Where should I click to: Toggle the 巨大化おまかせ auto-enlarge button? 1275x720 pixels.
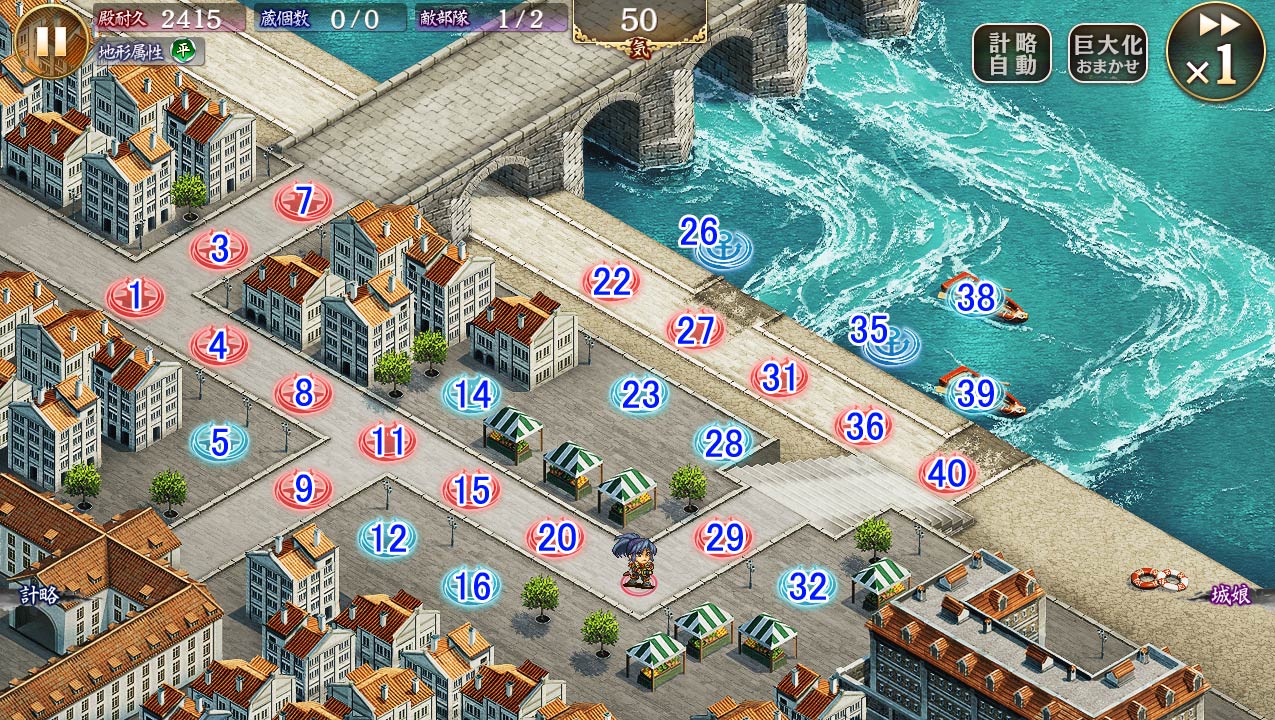click(x=1107, y=53)
